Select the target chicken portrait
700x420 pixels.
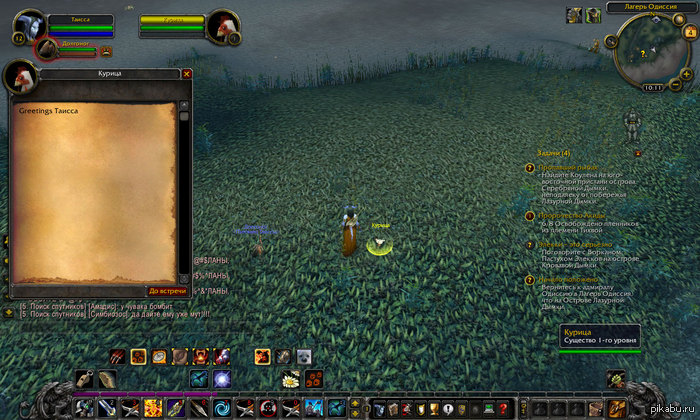coord(224,26)
